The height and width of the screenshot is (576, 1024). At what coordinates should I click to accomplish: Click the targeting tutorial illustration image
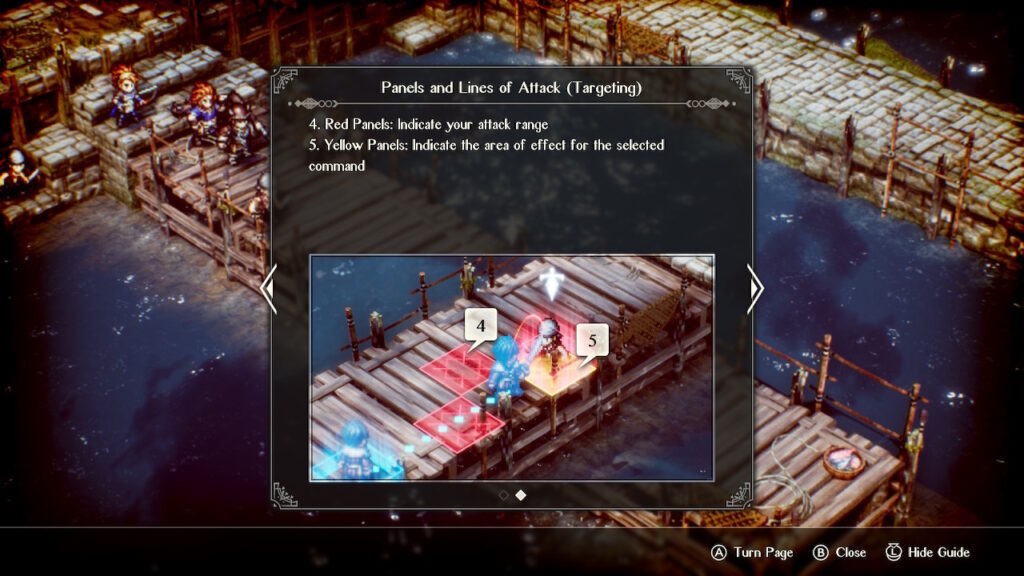[512, 367]
